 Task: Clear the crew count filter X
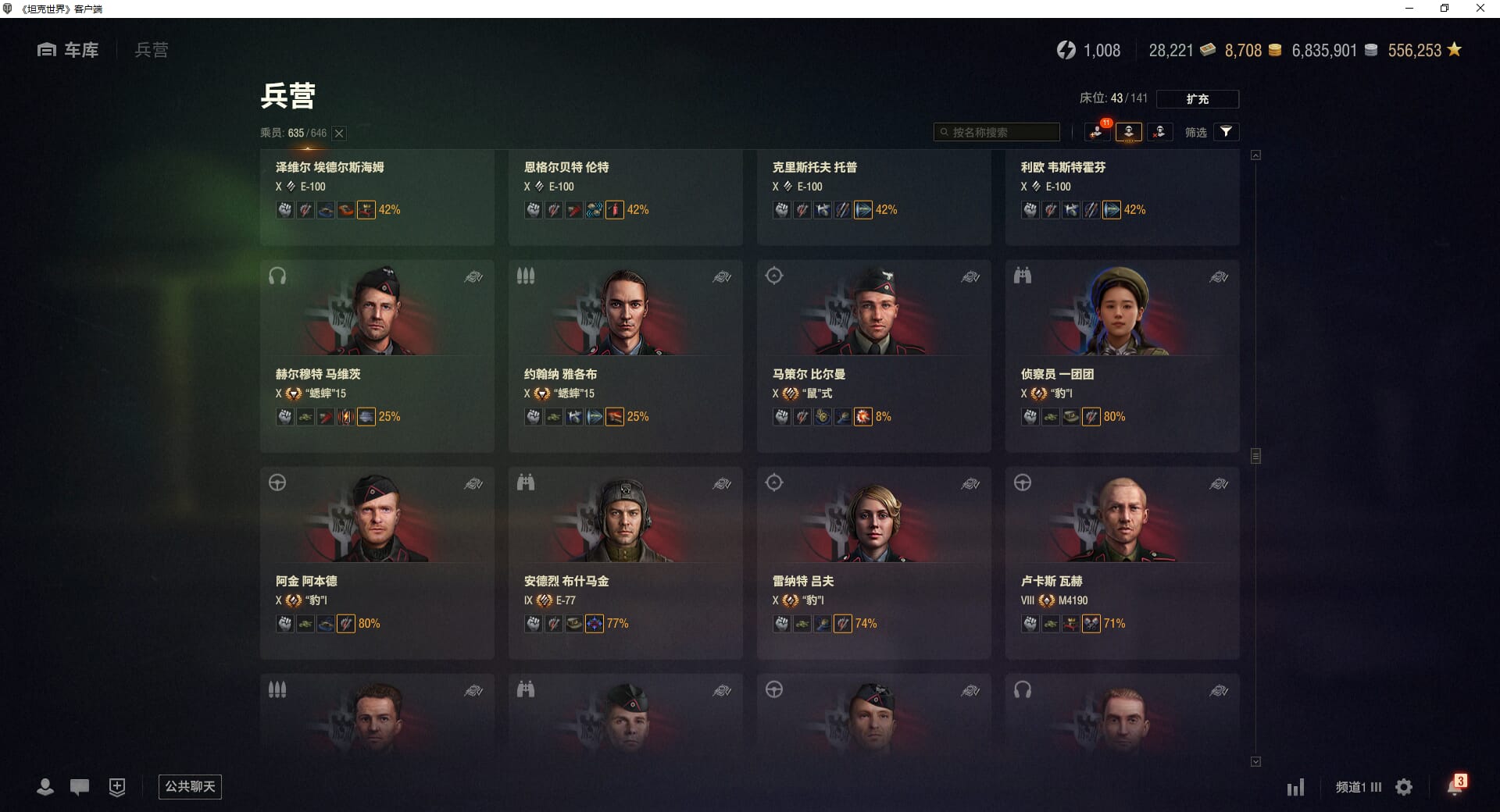[x=339, y=134]
